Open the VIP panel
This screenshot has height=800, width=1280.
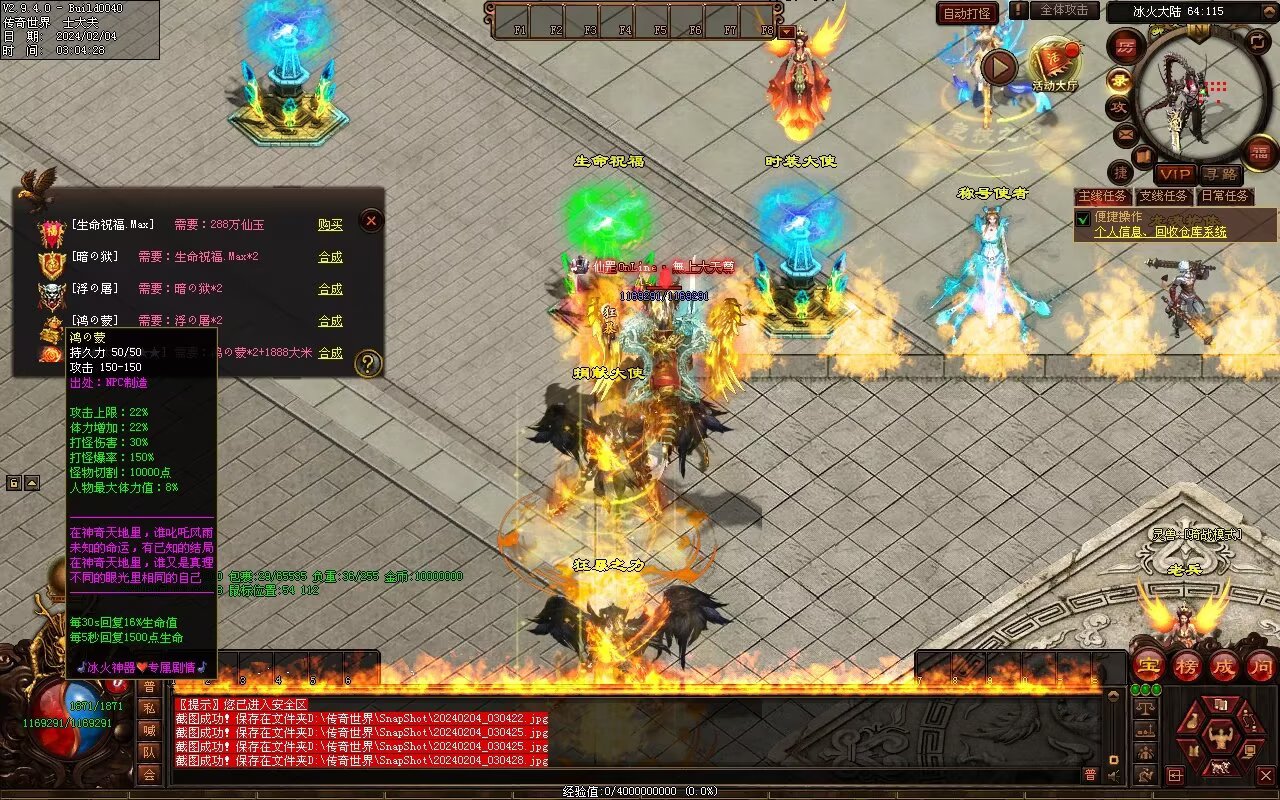pyautogui.click(x=1175, y=175)
